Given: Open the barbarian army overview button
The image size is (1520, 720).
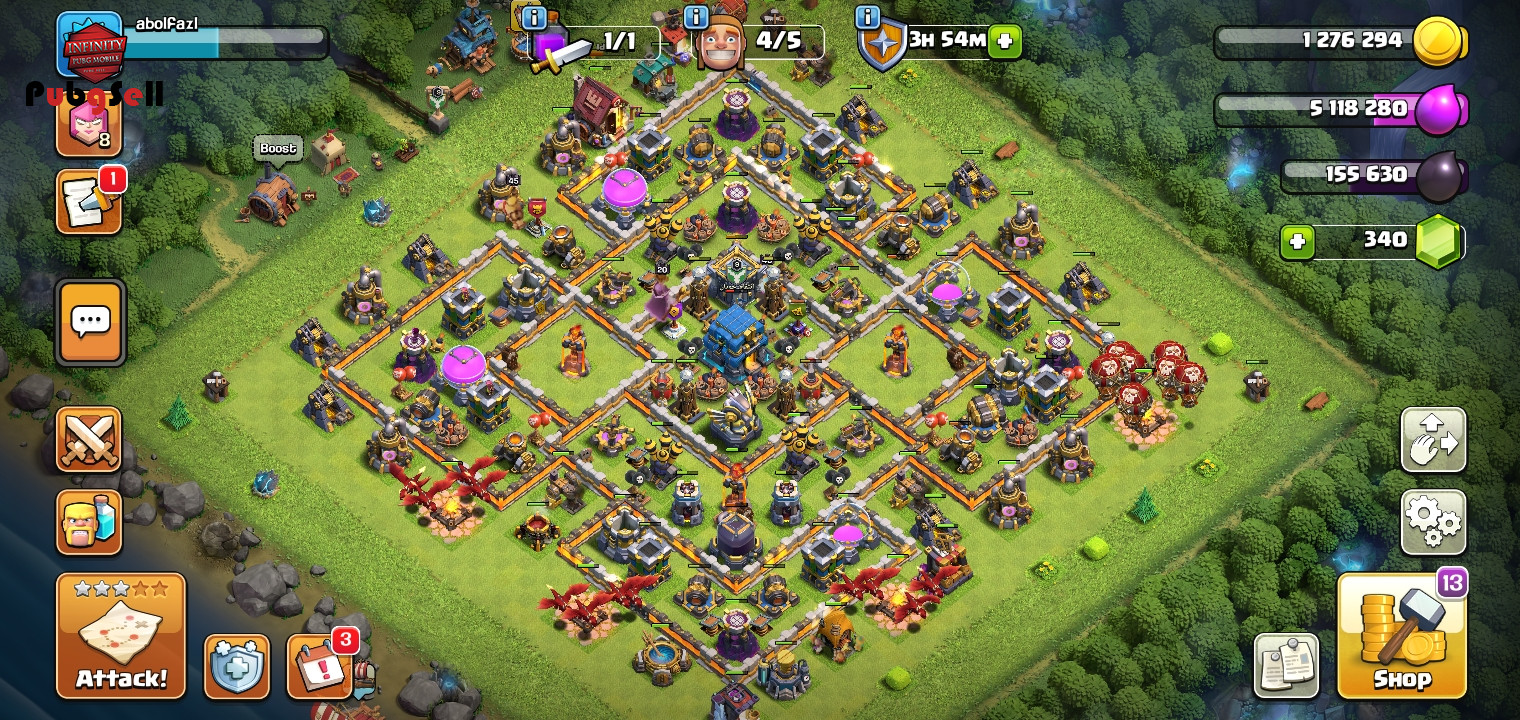Looking at the screenshot, I should (x=89, y=522).
